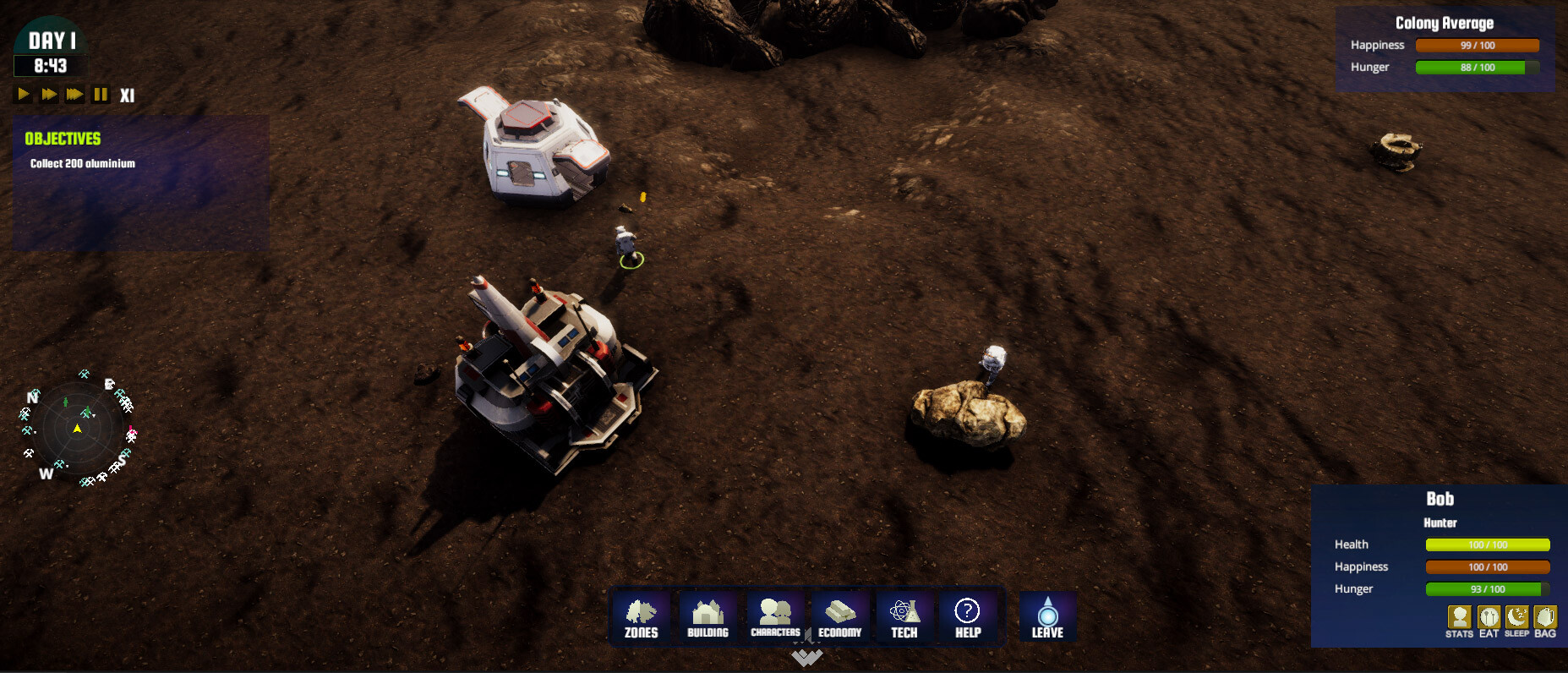Open the Zones panel

tap(641, 617)
